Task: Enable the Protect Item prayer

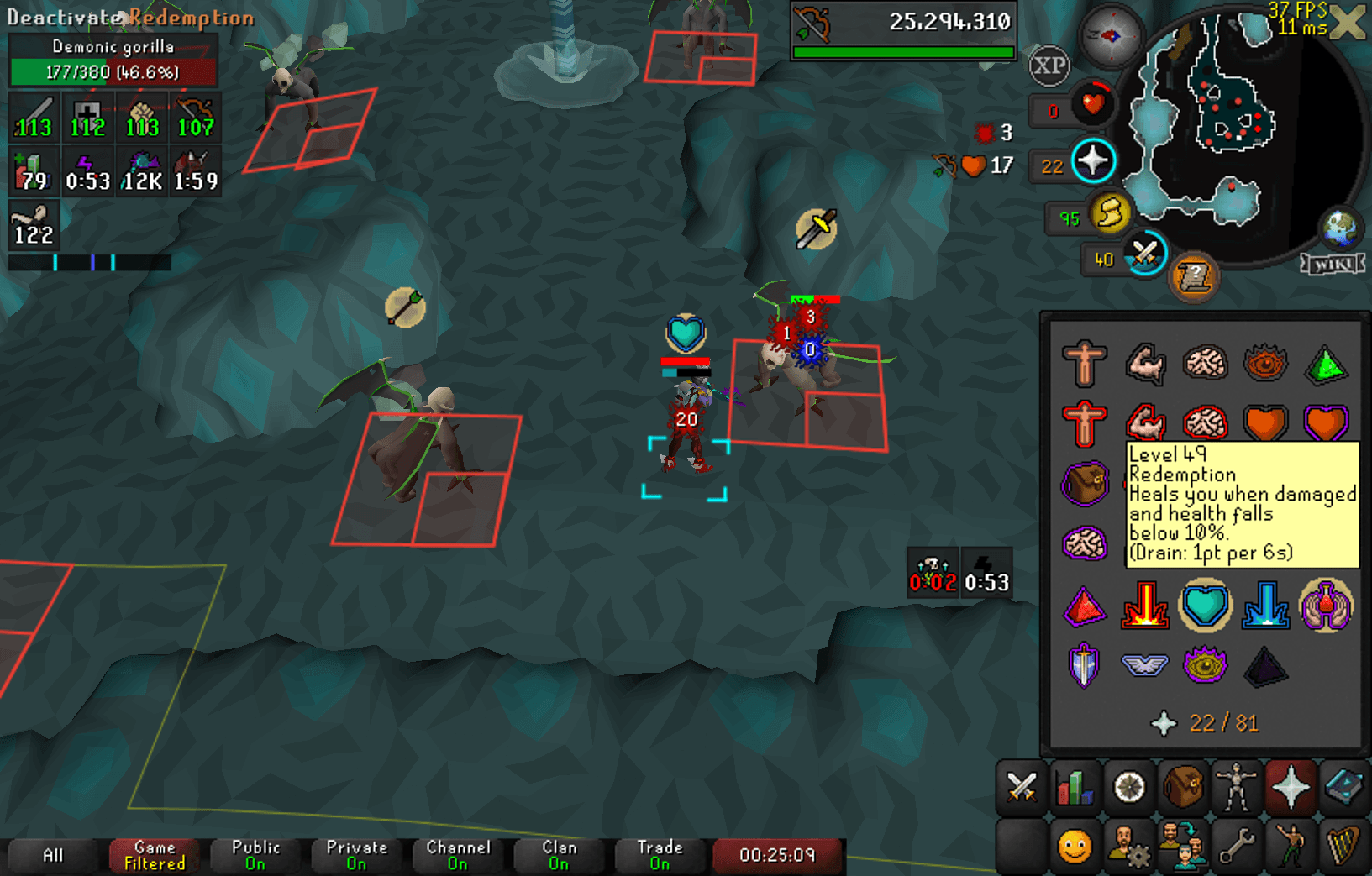Action: pyautogui.click(x=1083, y=484)
